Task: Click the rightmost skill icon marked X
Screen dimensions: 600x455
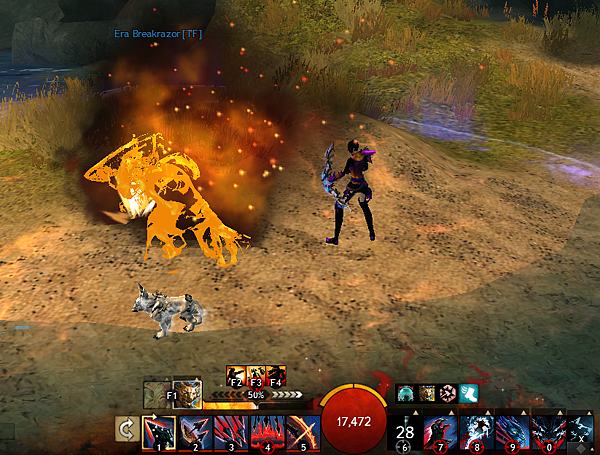Action: click(x=579, y=432)
